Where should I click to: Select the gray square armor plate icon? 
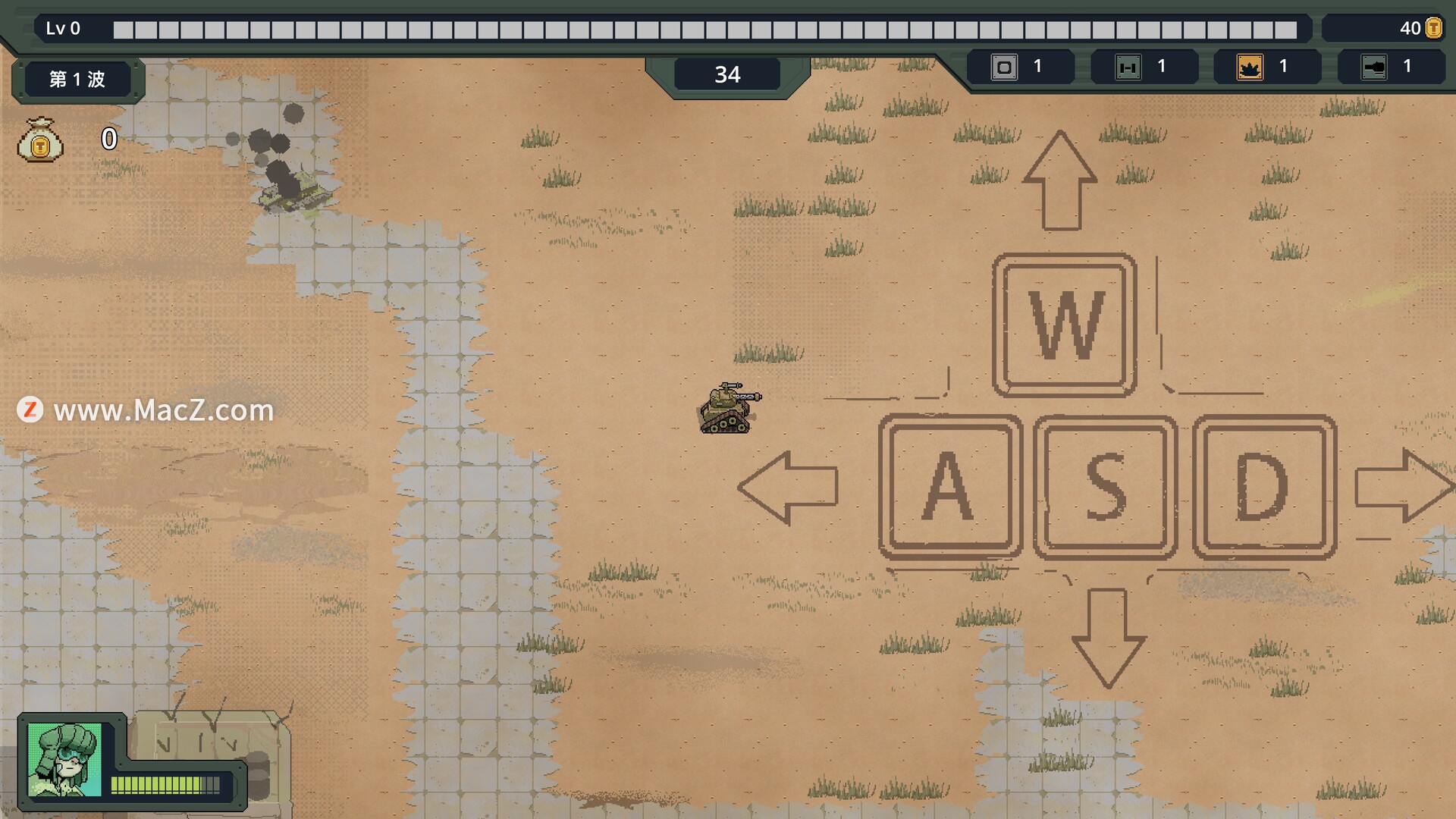click(1004, 67)
